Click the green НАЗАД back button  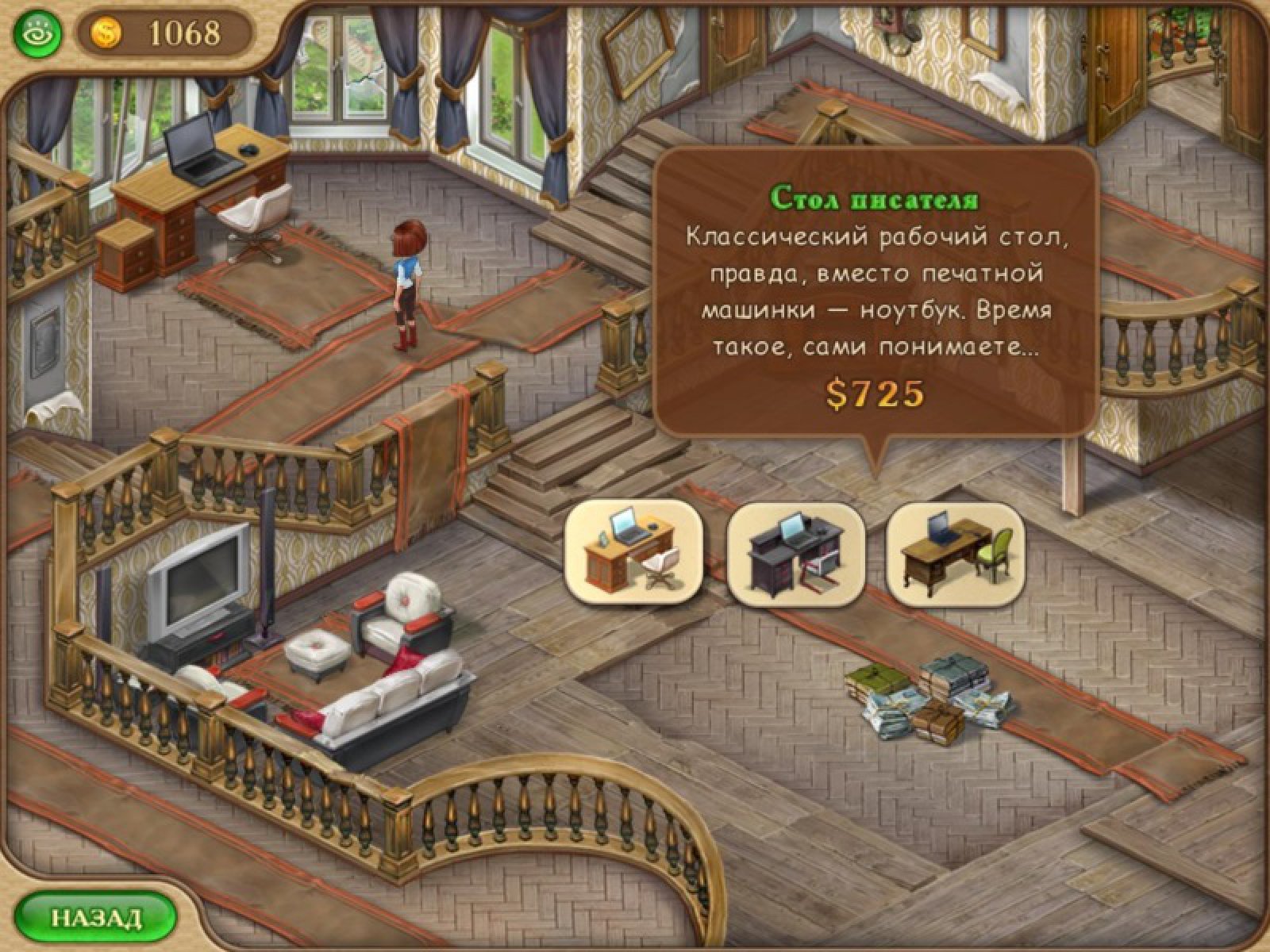(x=95, y=918)
